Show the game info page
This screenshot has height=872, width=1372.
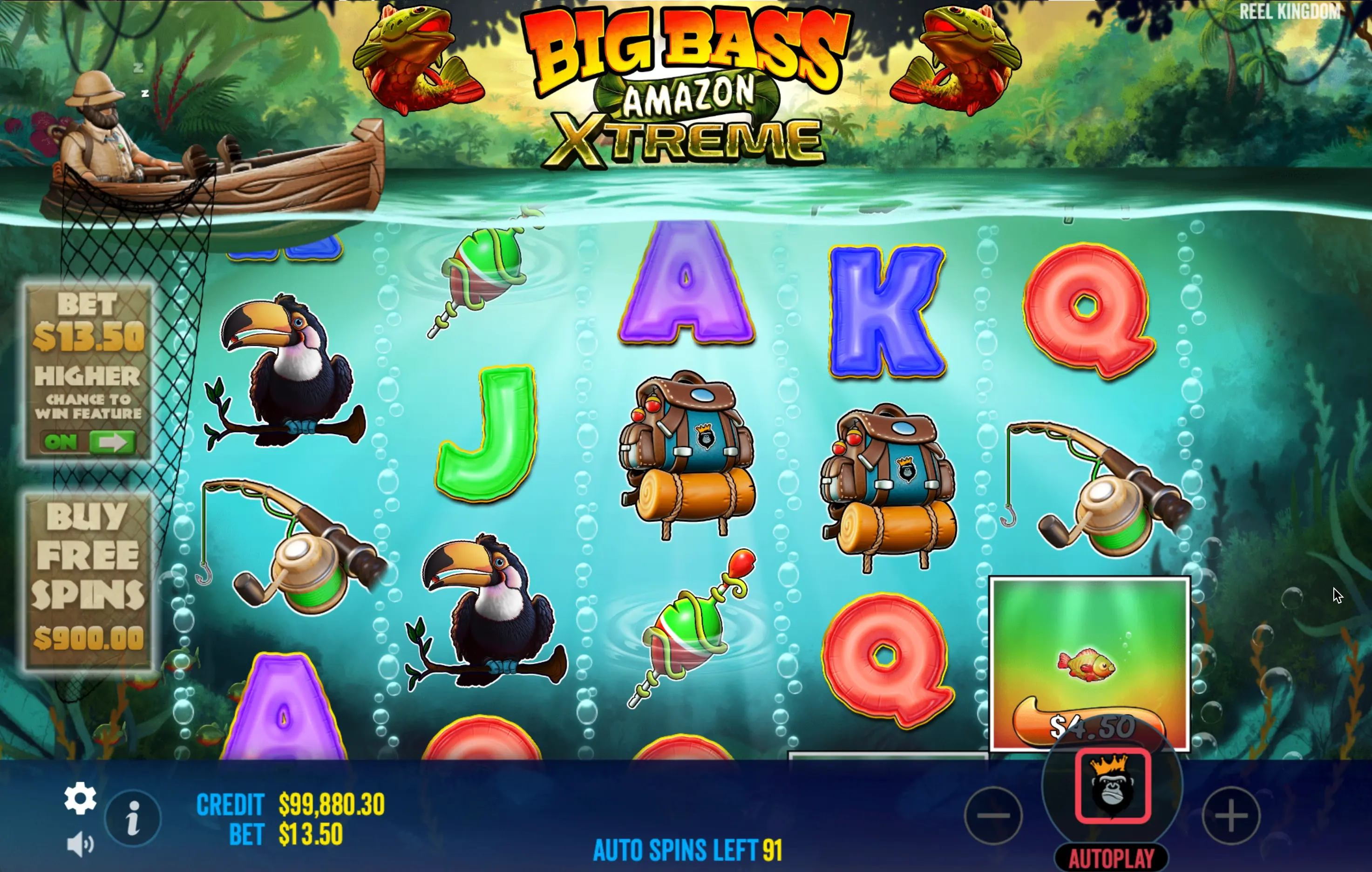coord(133,818)
